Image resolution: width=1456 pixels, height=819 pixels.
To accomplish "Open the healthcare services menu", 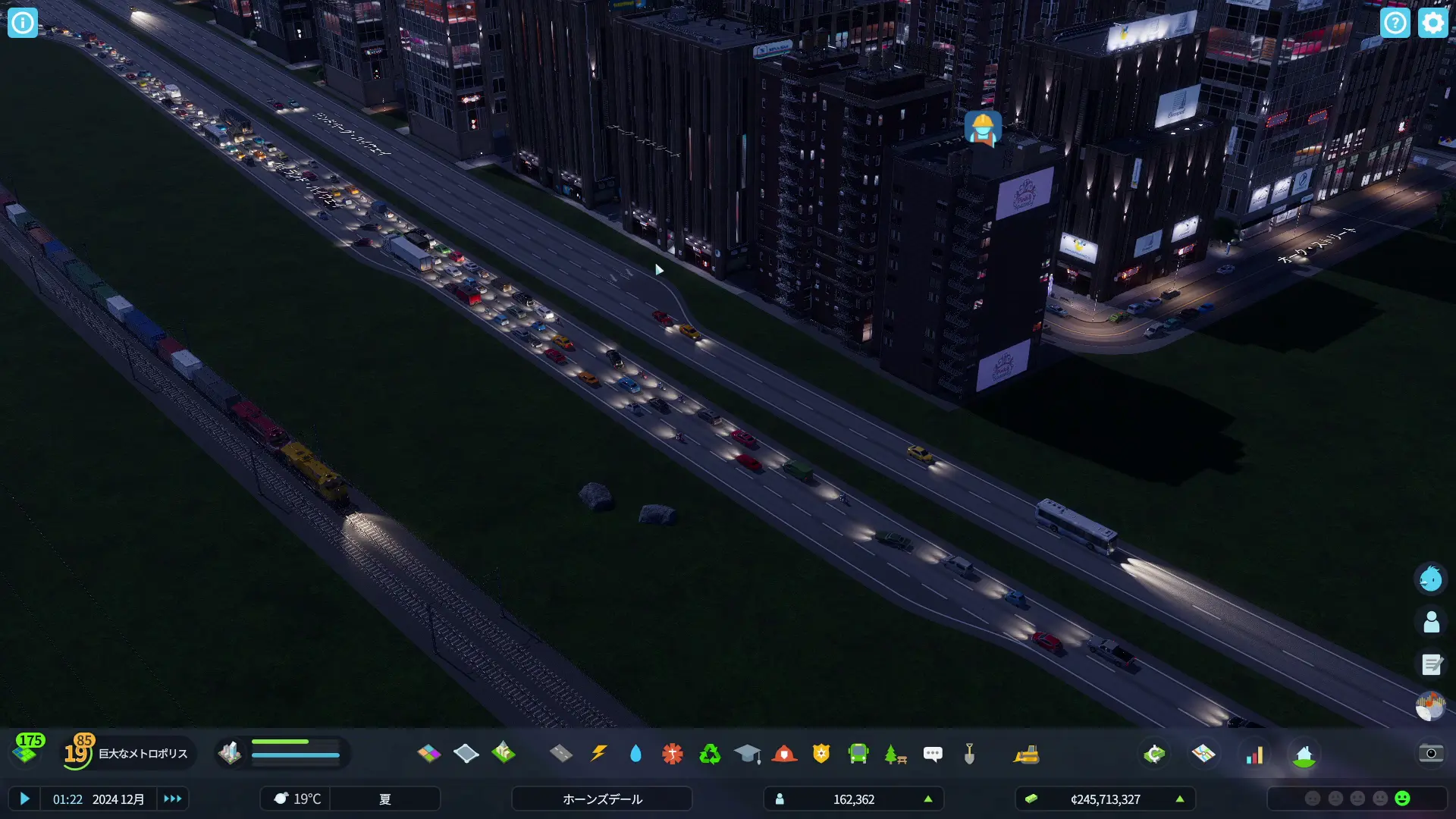I will point(673,753).
